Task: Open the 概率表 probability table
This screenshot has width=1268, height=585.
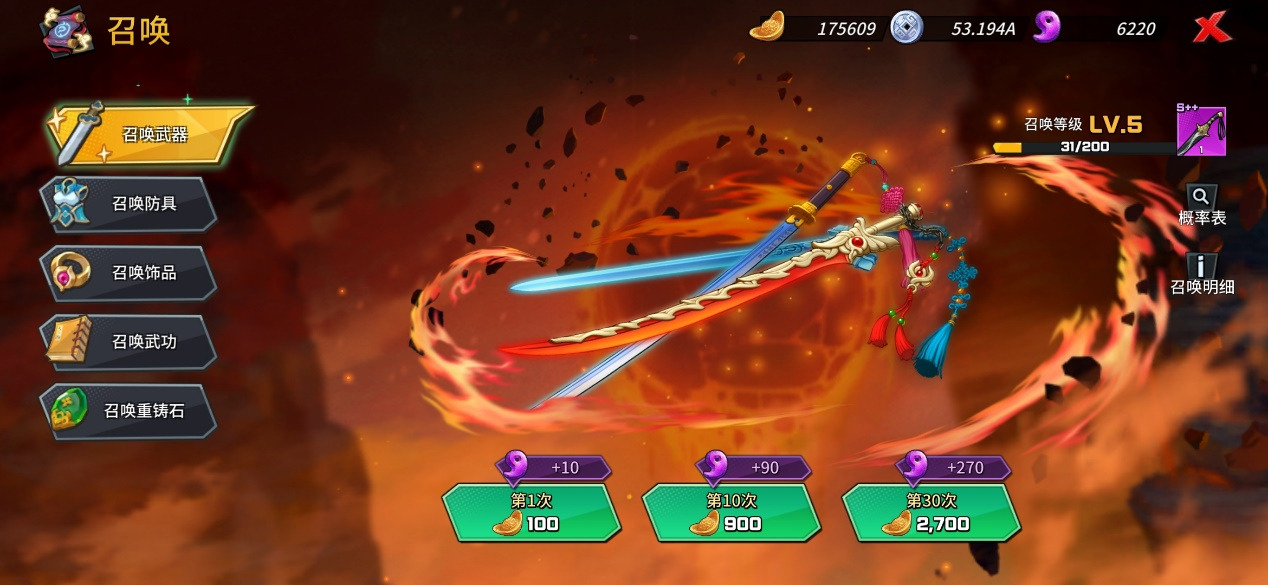Action: click(1201, 205)
